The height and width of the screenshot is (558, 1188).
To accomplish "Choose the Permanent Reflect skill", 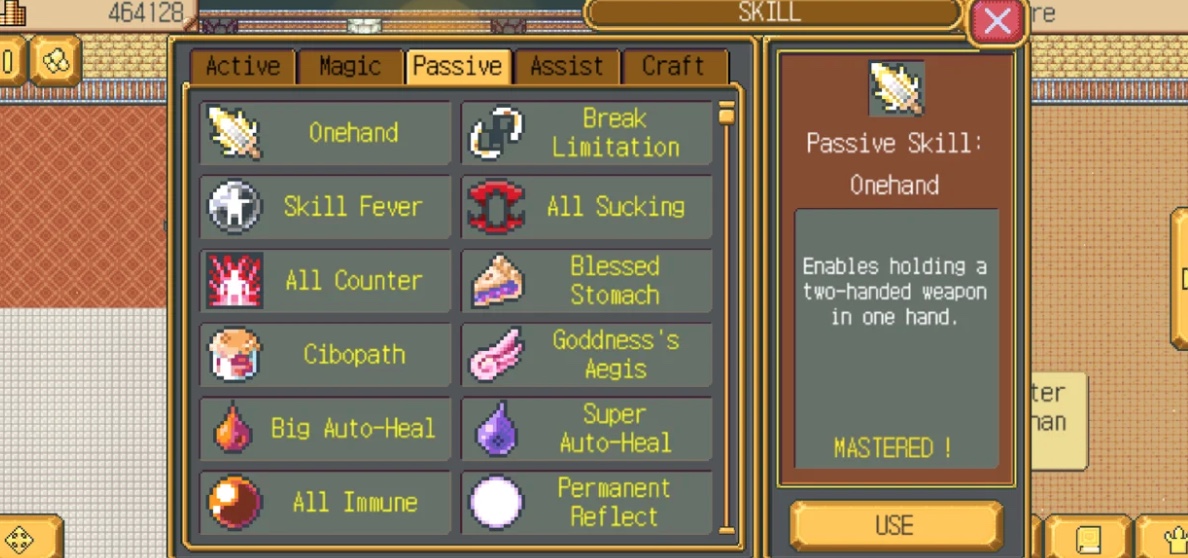I will [587, 503].
